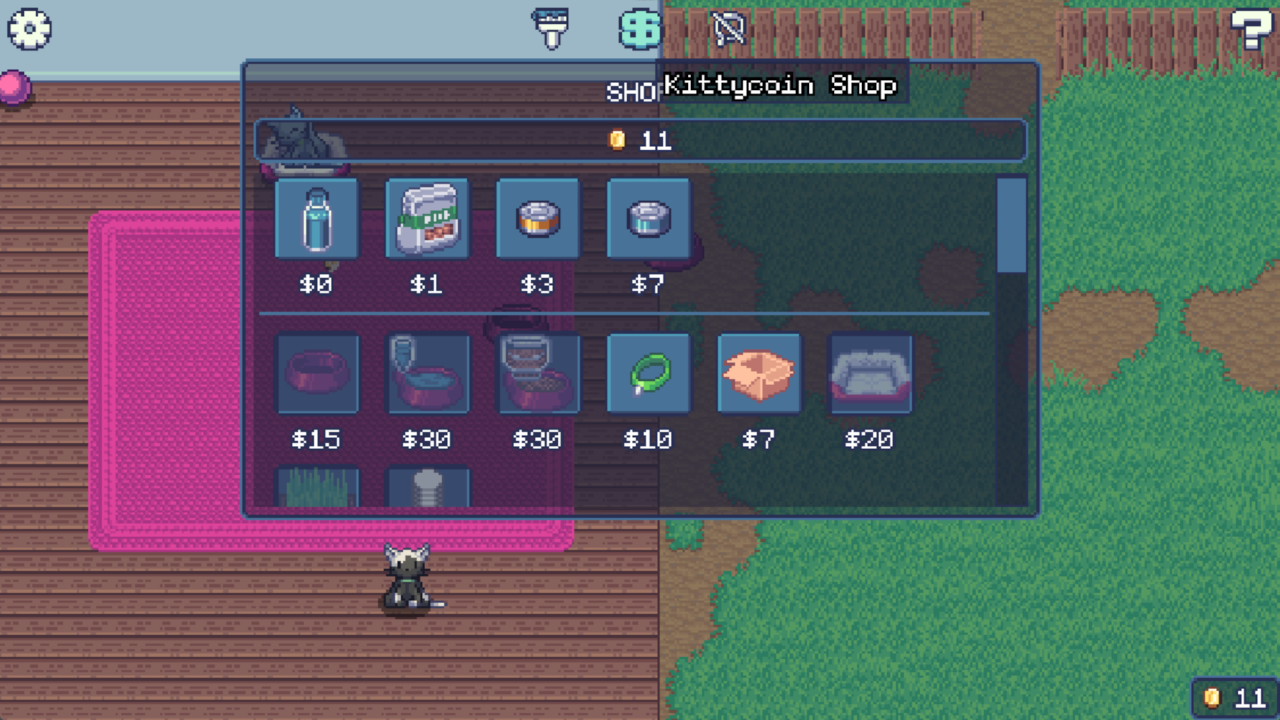Image resolution: width=1280 pixels, height=720 pixels.
Task: Click the settings gear icon
Action: click(x=29, y=29)
